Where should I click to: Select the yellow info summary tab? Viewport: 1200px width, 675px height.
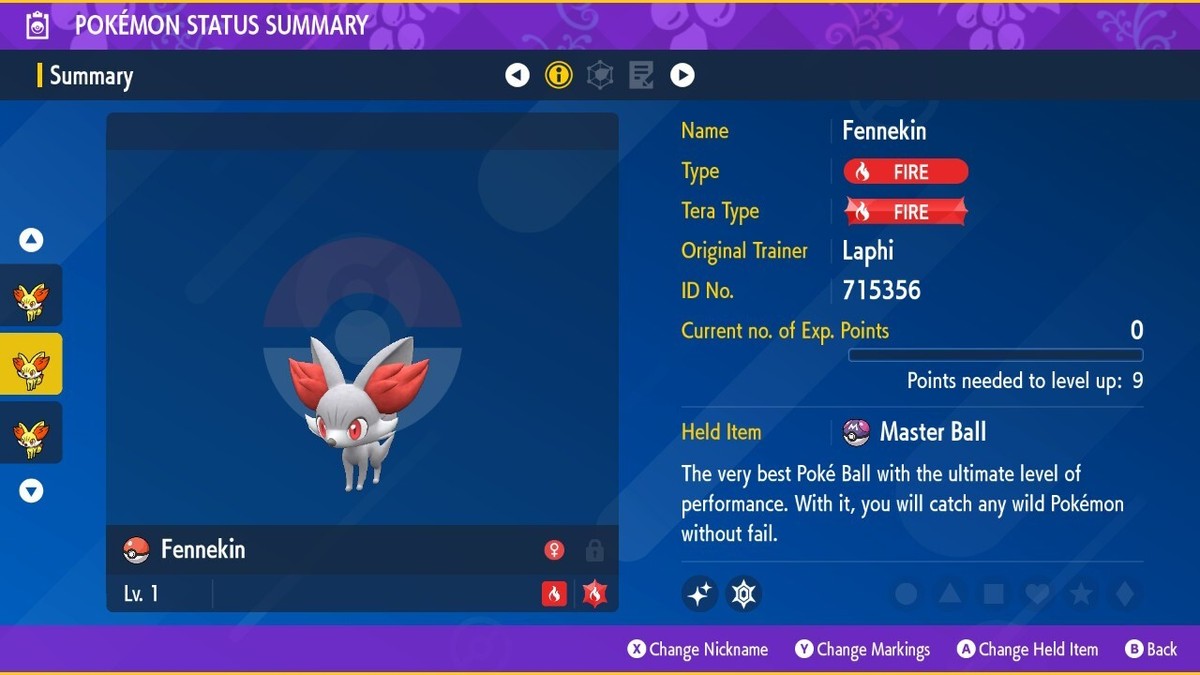tap(559, 75)
